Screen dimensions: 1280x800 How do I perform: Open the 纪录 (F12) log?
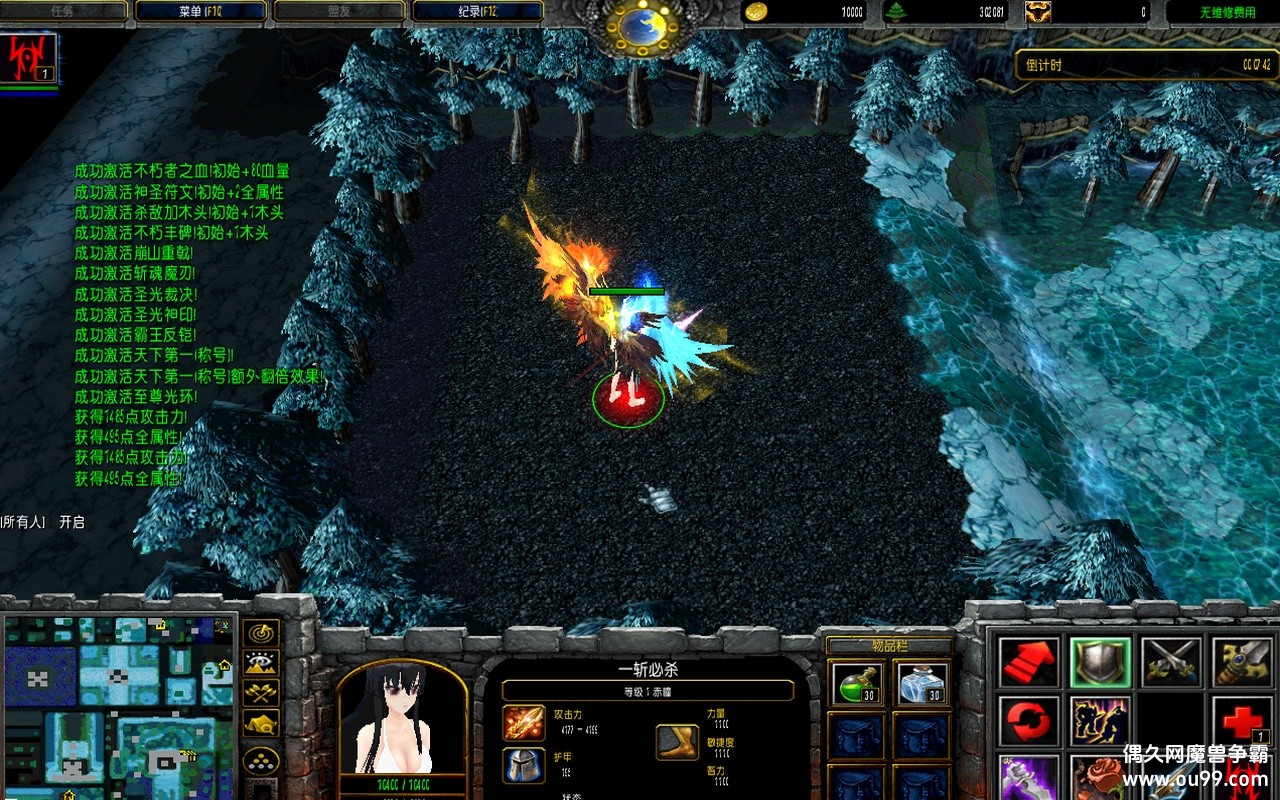[x=477, y=12]
